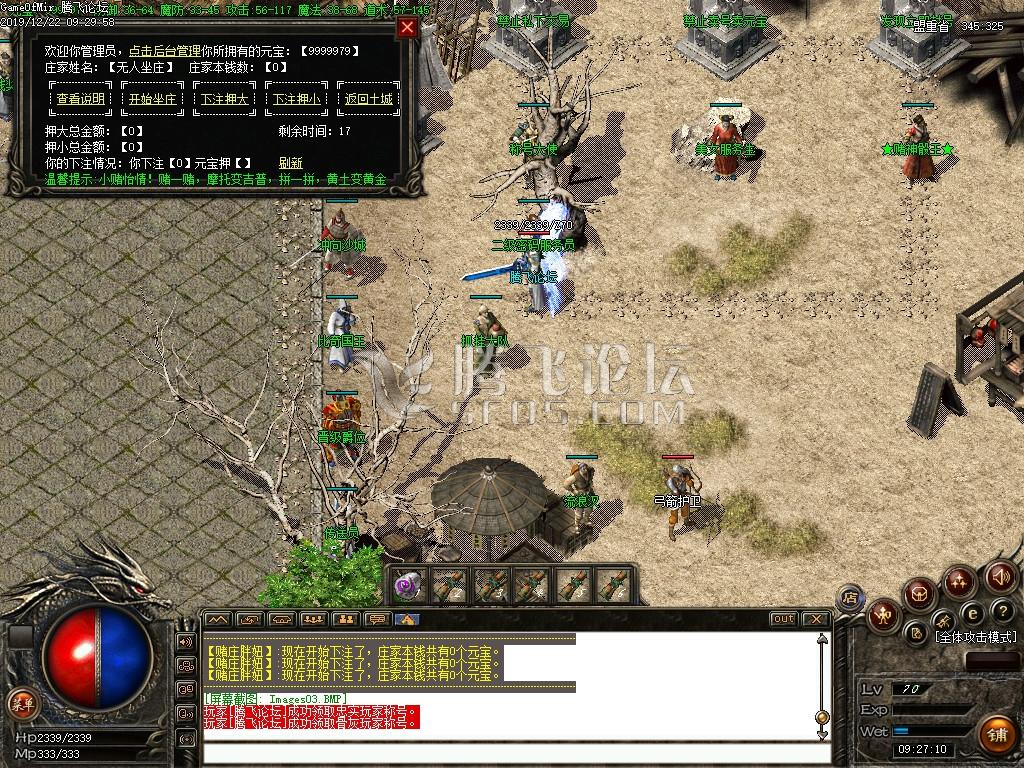This screenshot has width=1024, height=768.
Task: Select the speech bubble chat channel button
Action: [377, 619]
